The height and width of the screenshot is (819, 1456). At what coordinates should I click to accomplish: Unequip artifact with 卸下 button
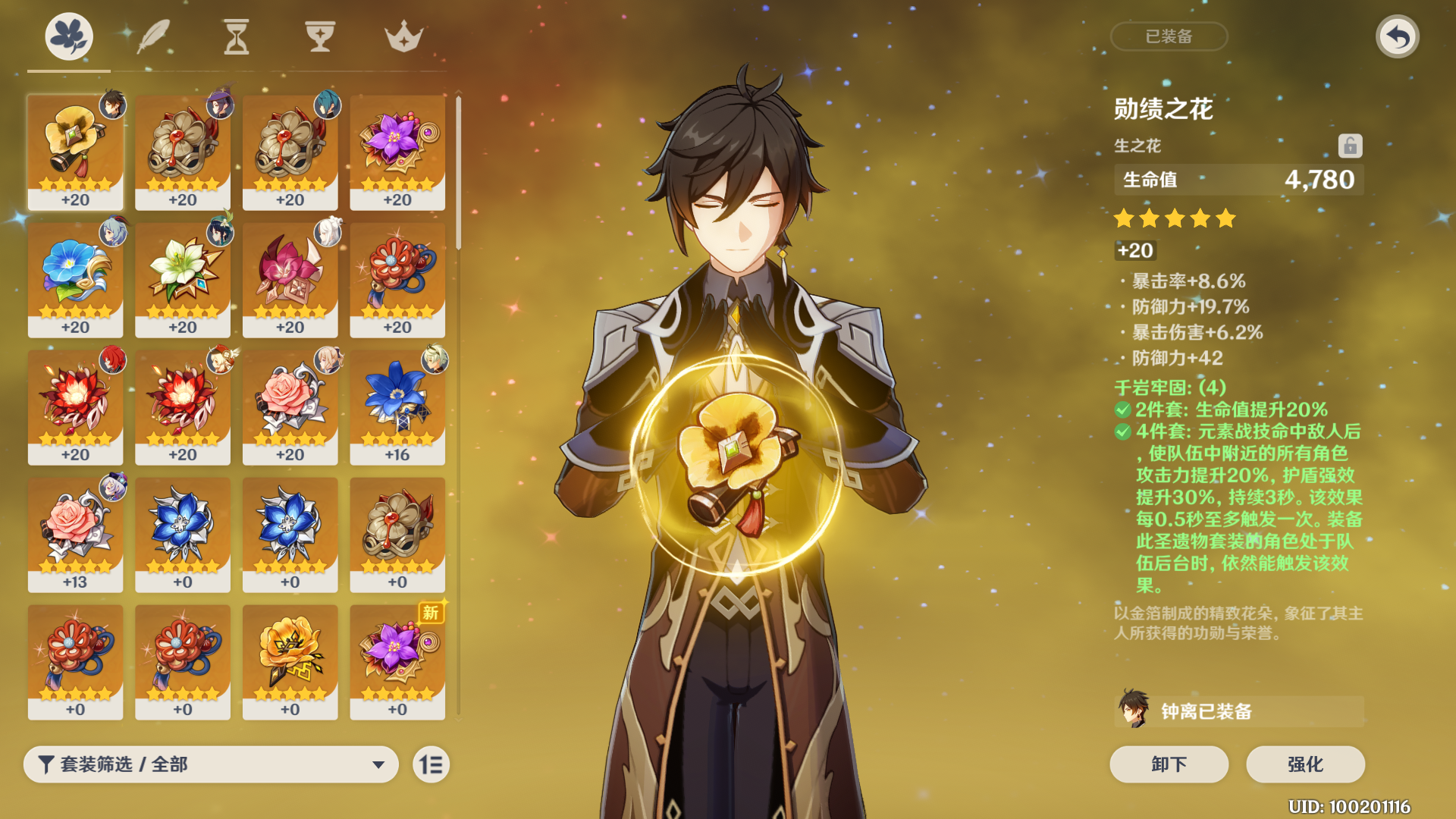[x=1169, y=764]
